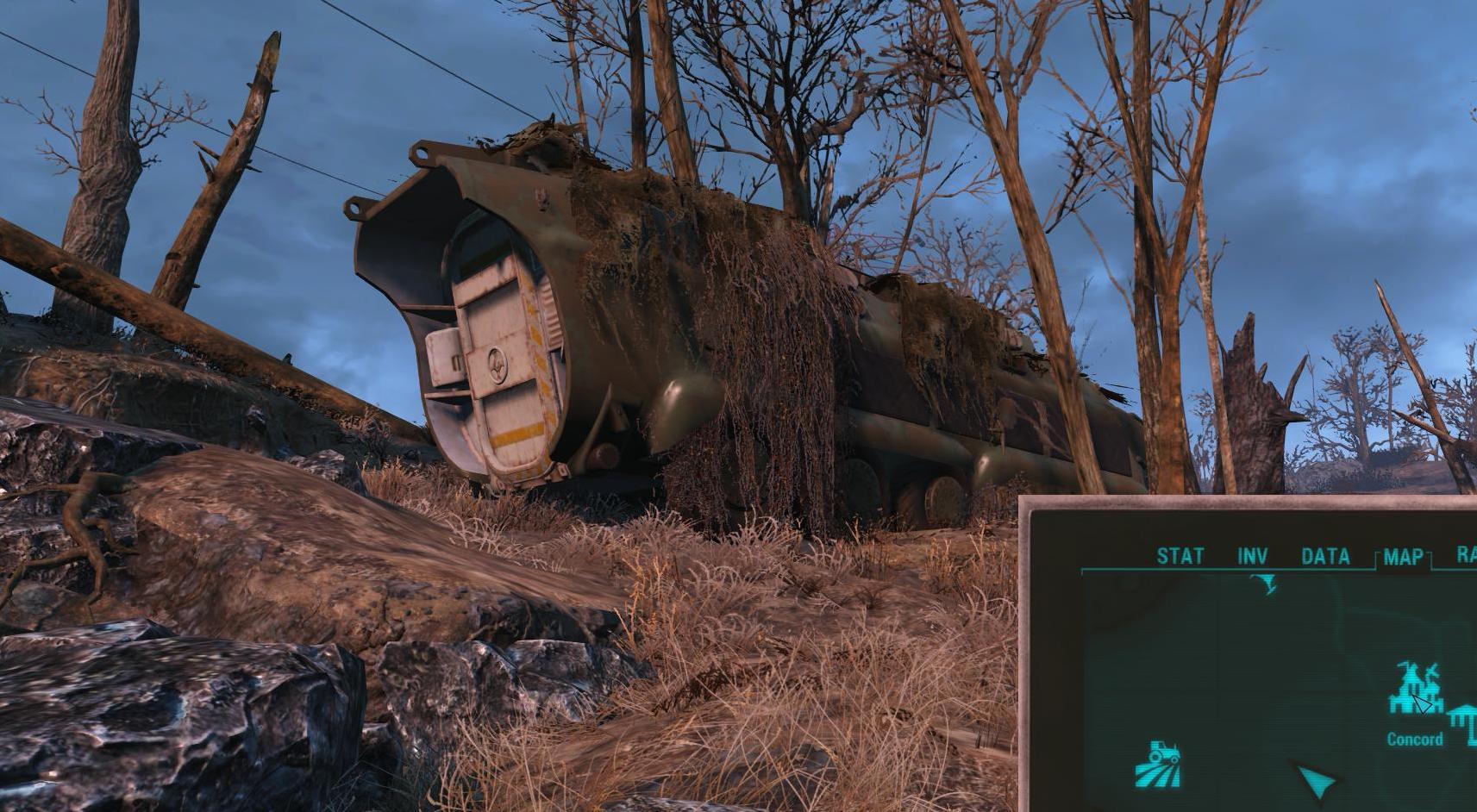Switch to the STAT tab
Screen dimensions: 1477x812
click(1180, 556)
